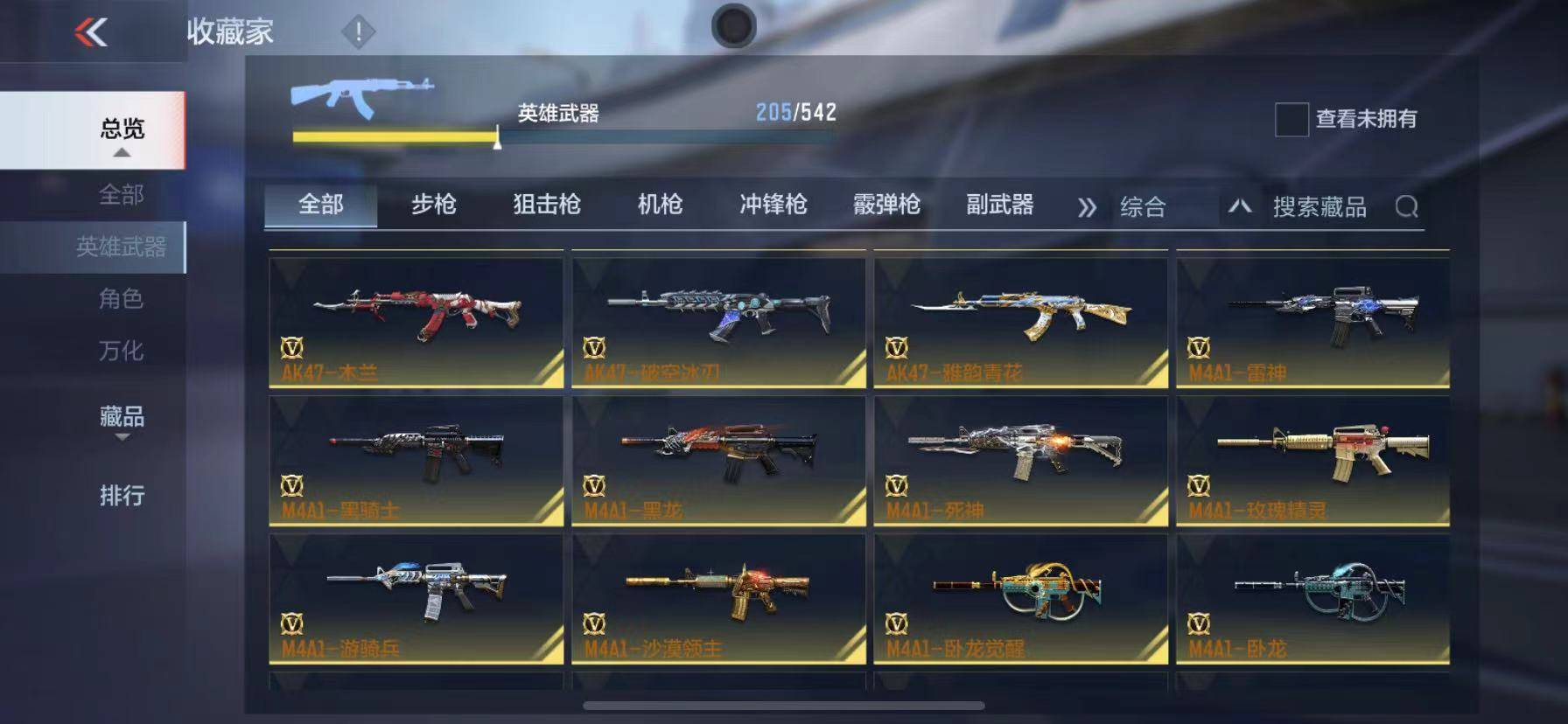Click the sort direction arrow beside 综合
1568x724 pixels.
coord(1238,208)
